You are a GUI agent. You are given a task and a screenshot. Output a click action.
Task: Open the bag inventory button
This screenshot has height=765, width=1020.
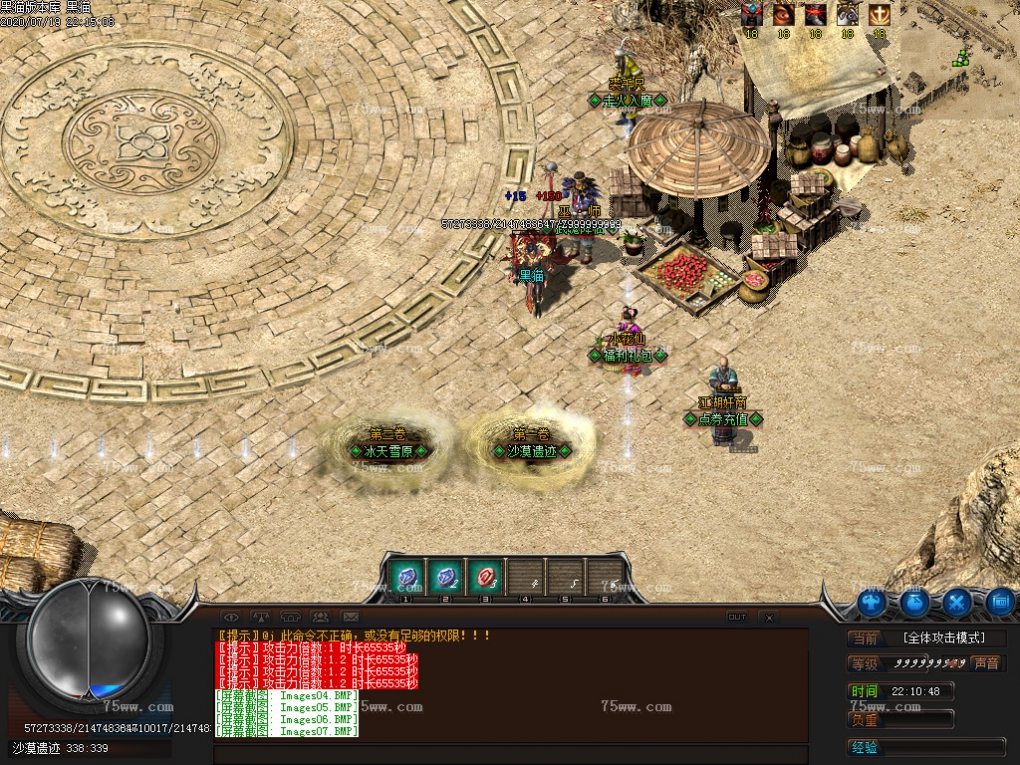point(914,603)
